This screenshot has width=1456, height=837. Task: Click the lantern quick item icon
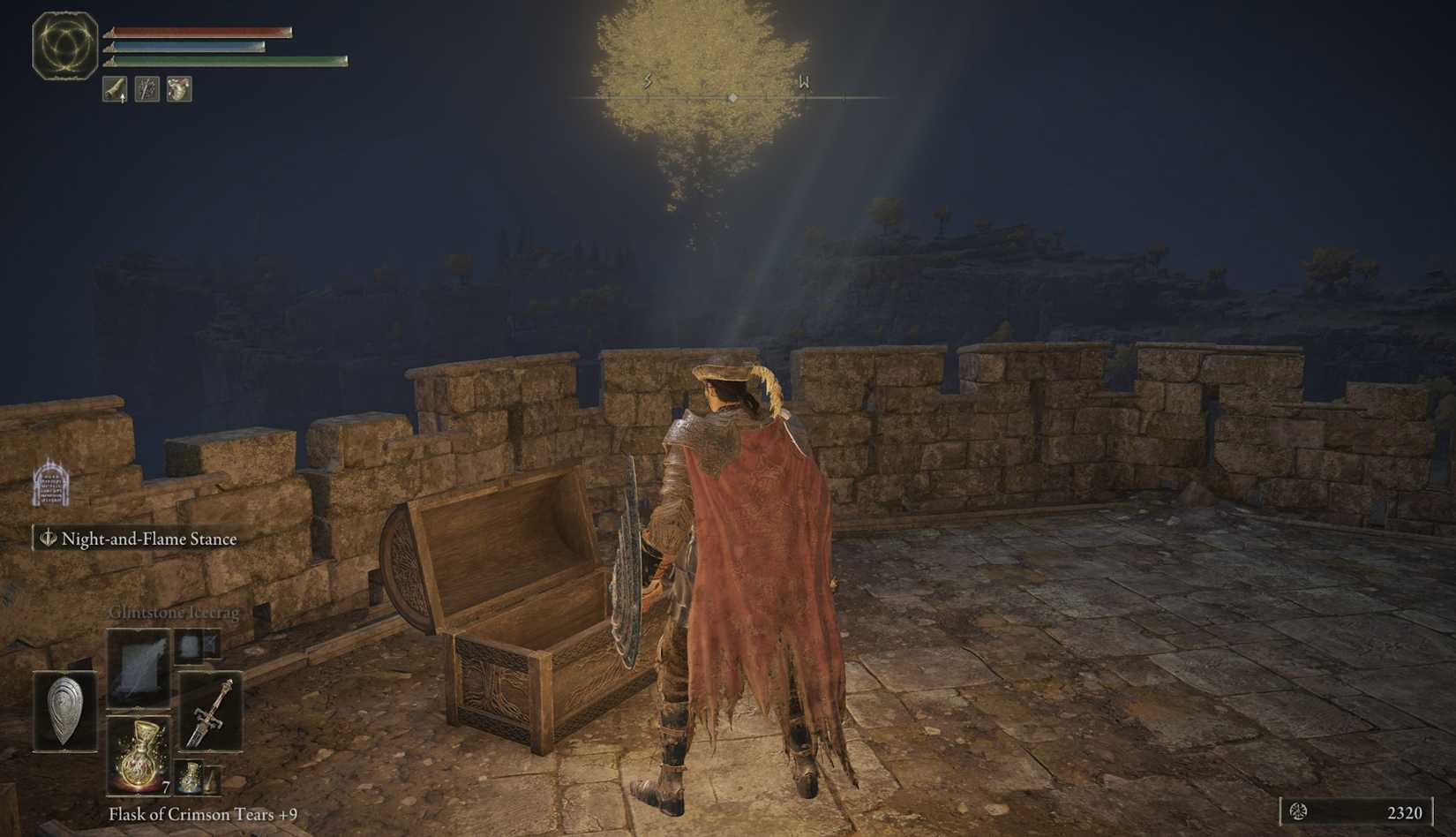[212, 779]
